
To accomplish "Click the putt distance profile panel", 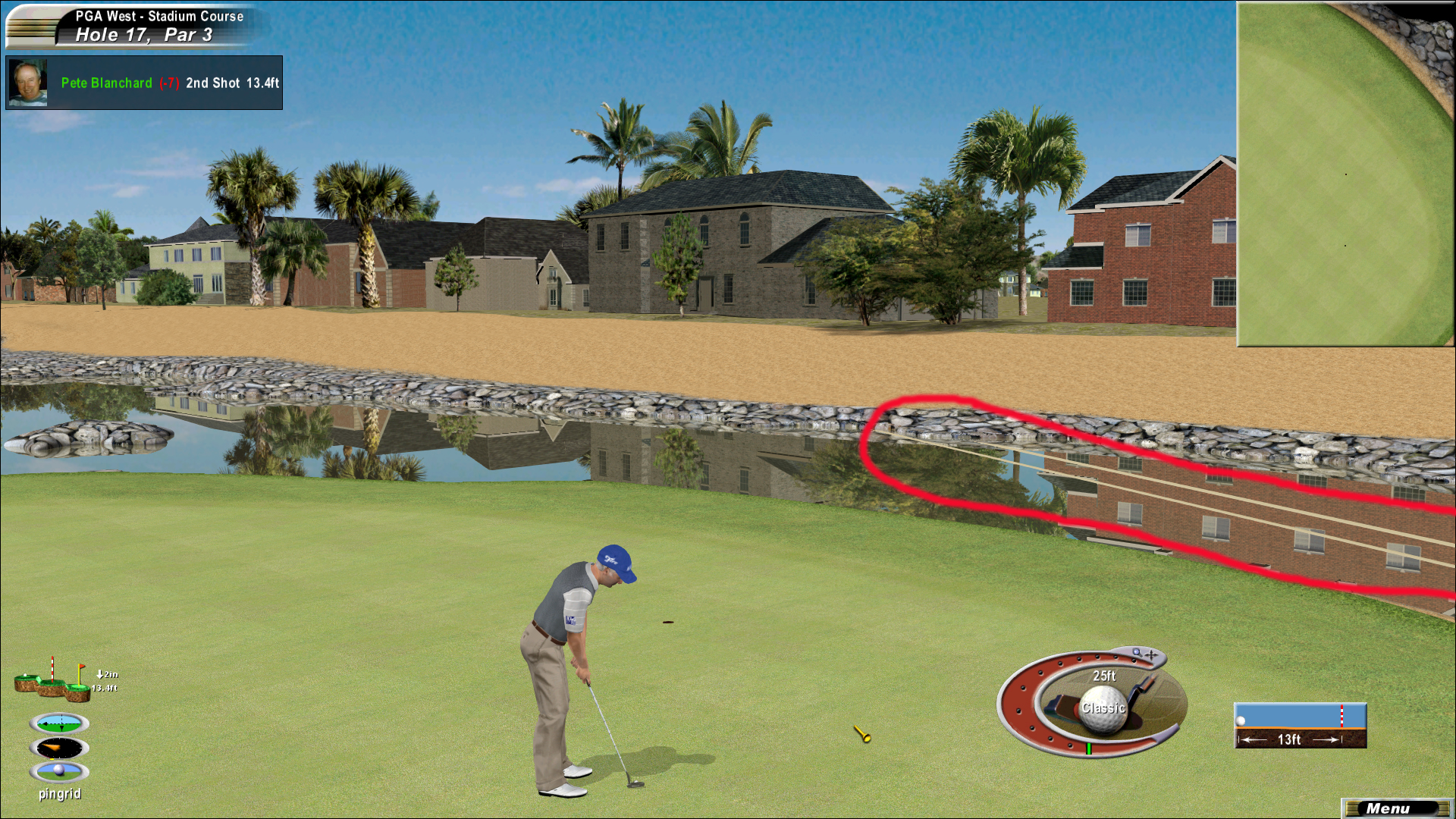I will [1300, 726].
